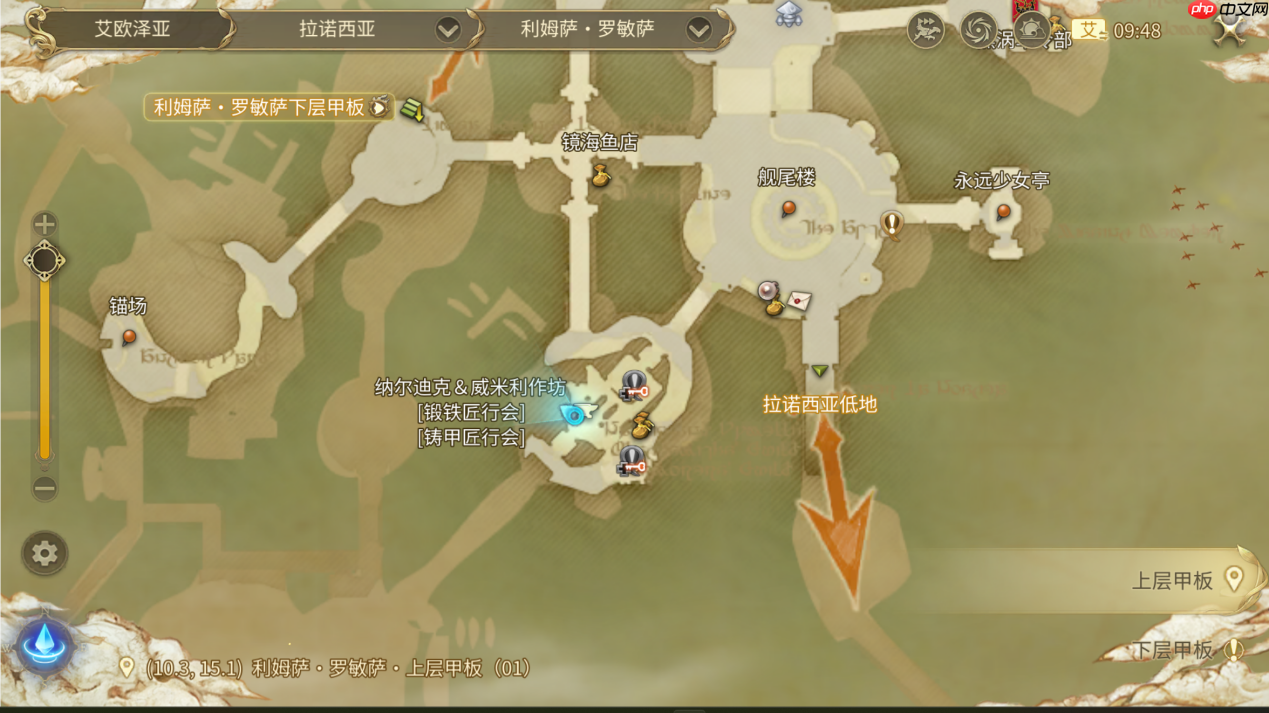Image resolution: width=1269 pixels, height=713 pixels.
Task: Toggle the sun and cloud weather icon
Action: 1032,31
